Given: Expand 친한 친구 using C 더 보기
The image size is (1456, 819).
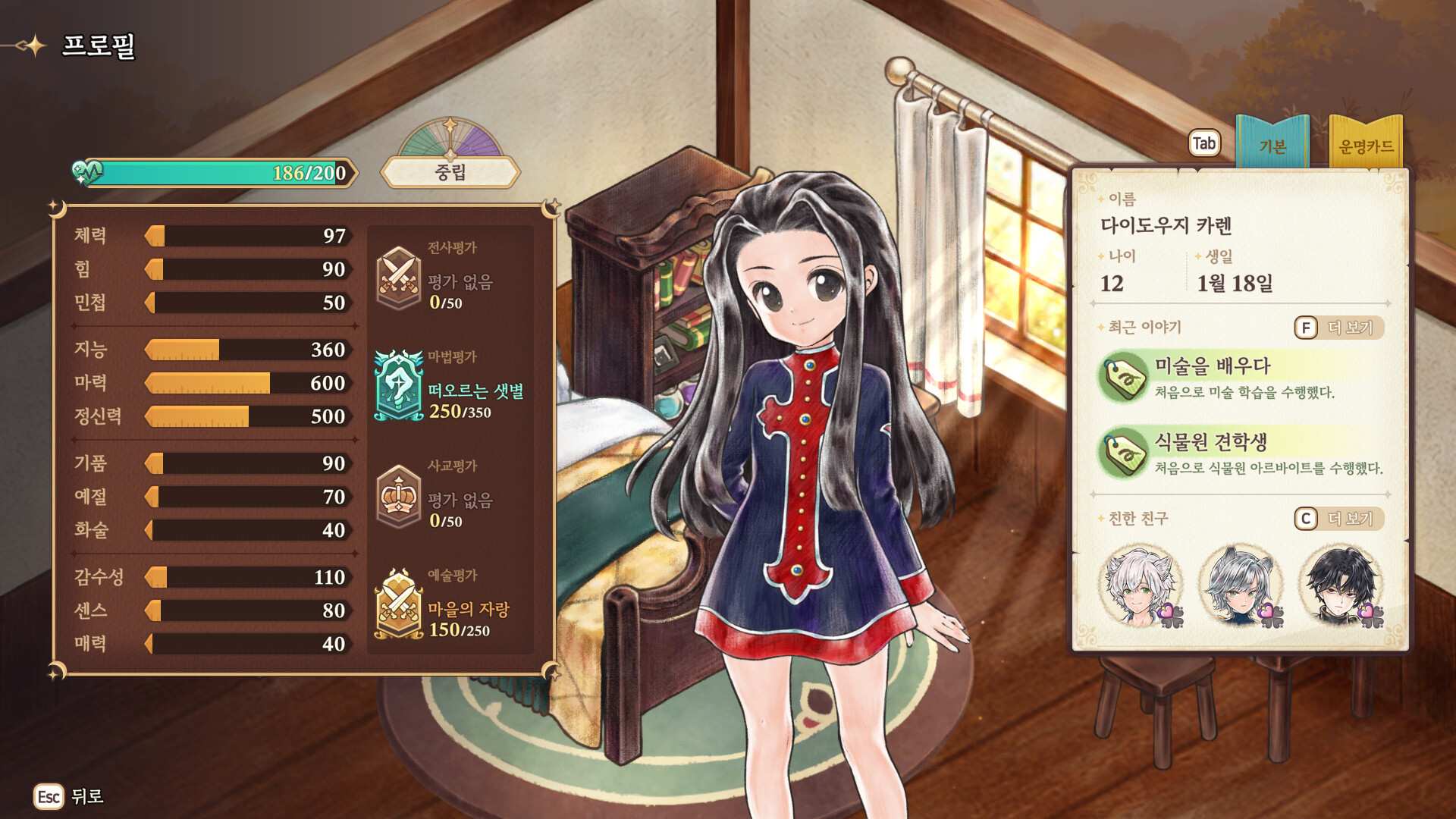Looking at the screenshot, I should coord(1341,520).
